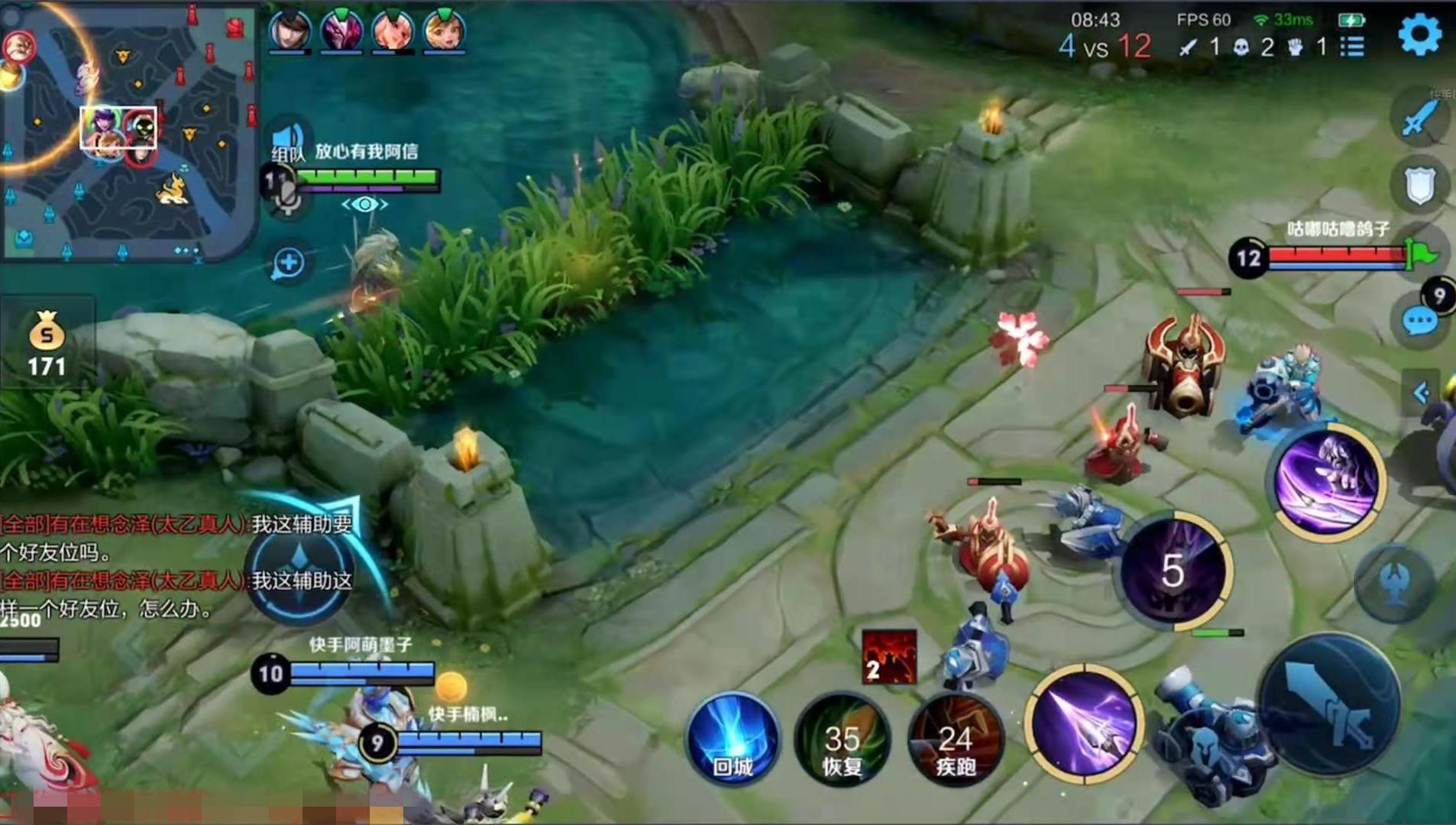The width and height of the screenshot is (1456, 825).
Task: Open the quick chat bubble
Action: pyautogui.click(x=1419, y=322)
